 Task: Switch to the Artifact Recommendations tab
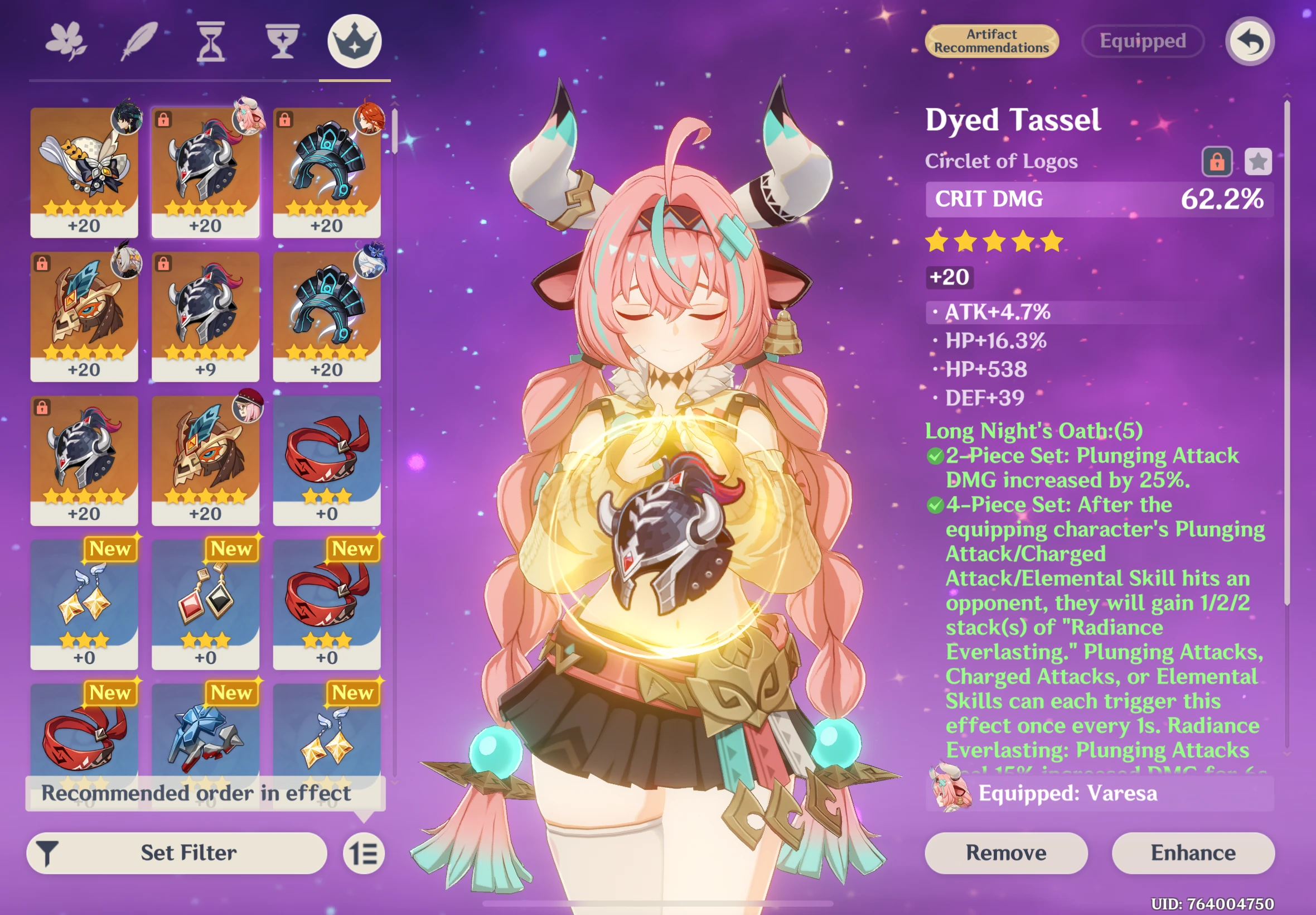coord(991,41)
